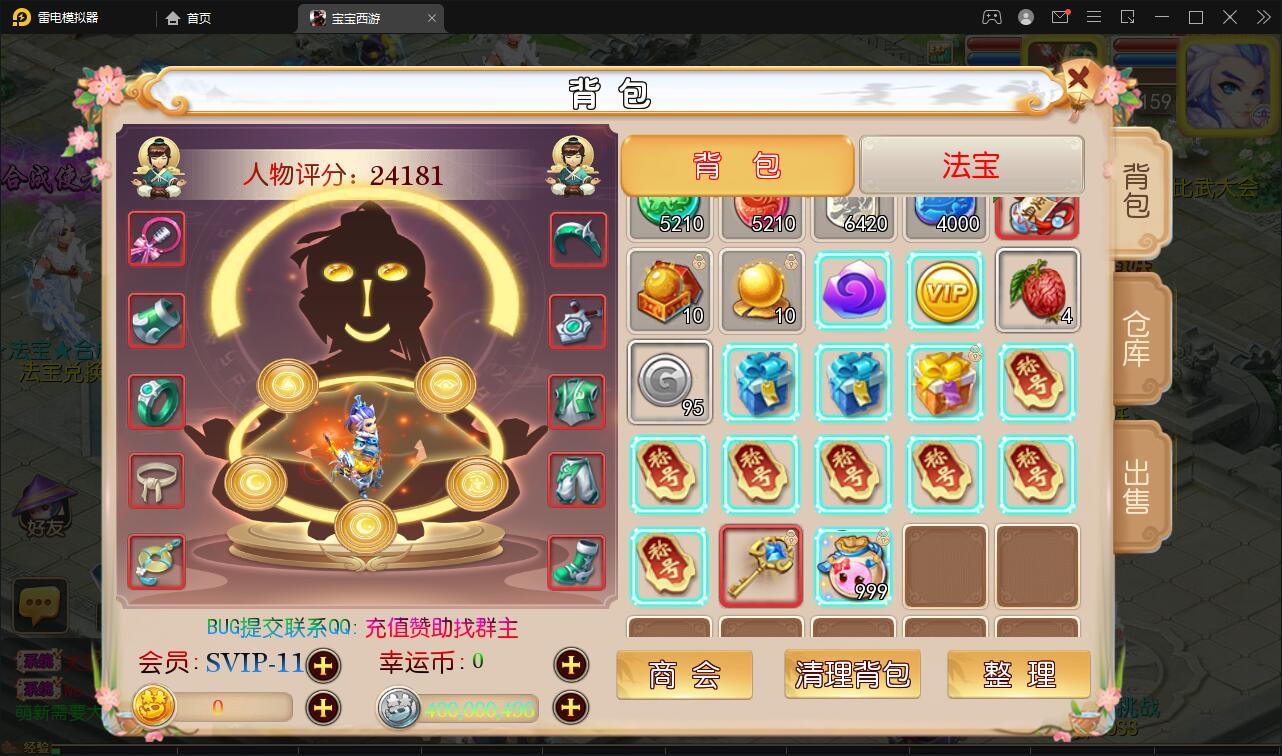Click the silver G-coin item showing 95
Screen dimensions: 1282x756
(x=669, y=383)
